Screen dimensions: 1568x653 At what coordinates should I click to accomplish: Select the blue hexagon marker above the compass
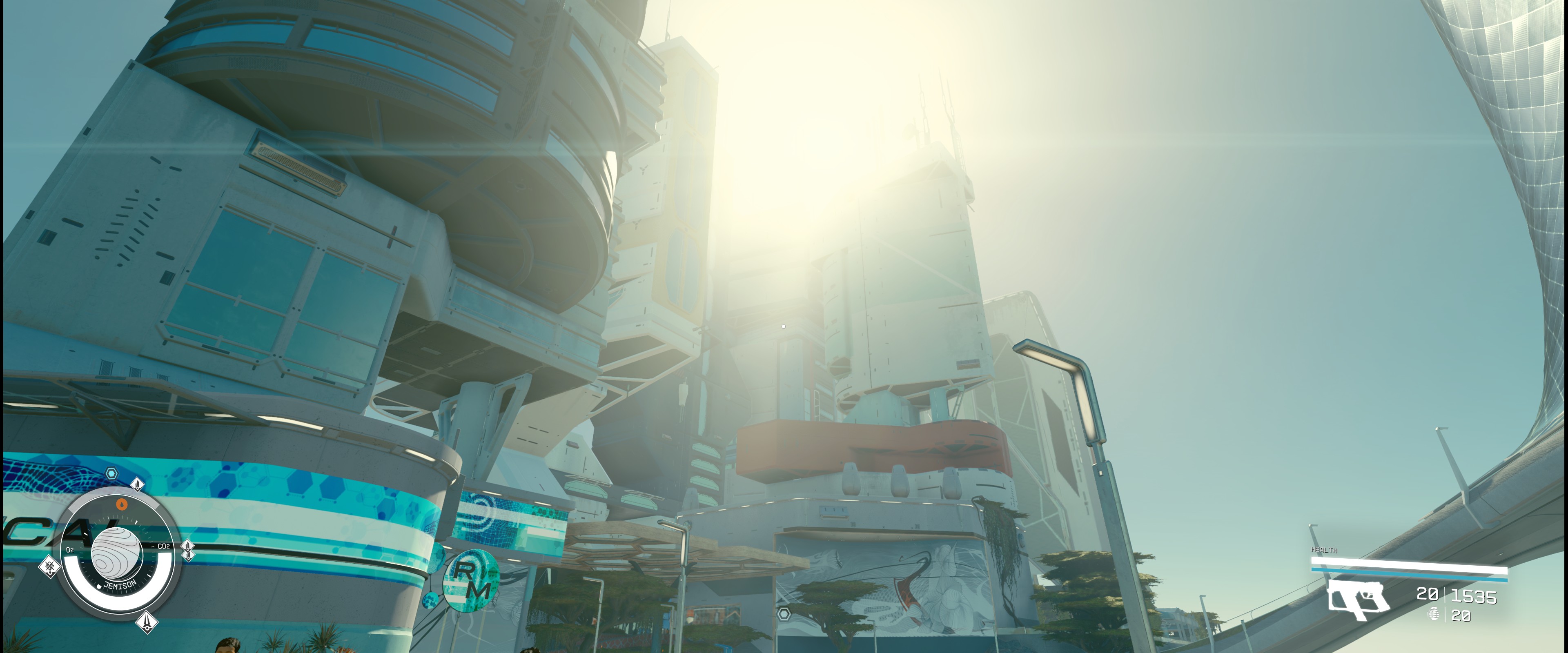pyautogui.click(x=111, y=473)
